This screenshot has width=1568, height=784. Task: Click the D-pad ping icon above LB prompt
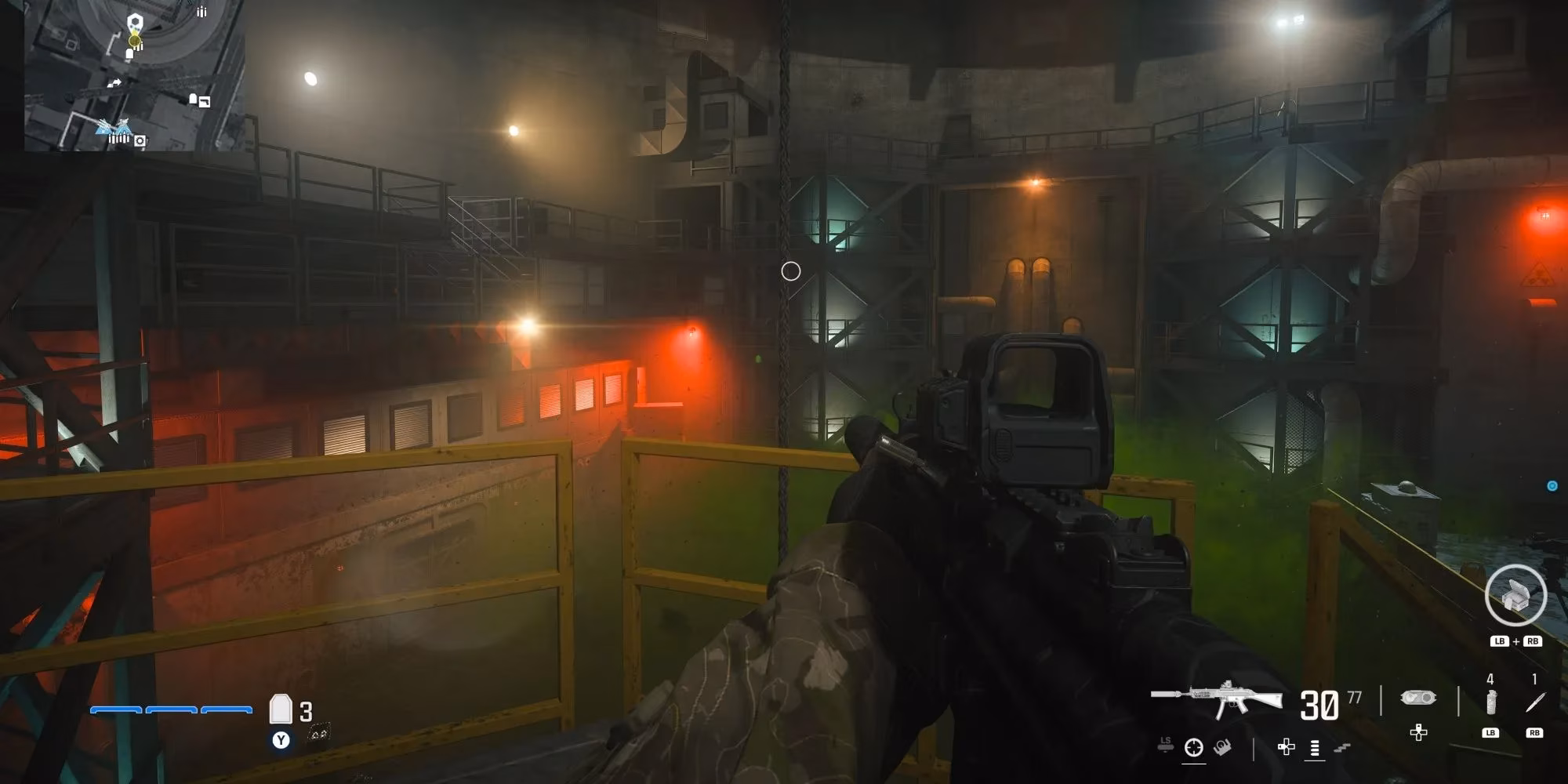click(x=1417, y=732)
